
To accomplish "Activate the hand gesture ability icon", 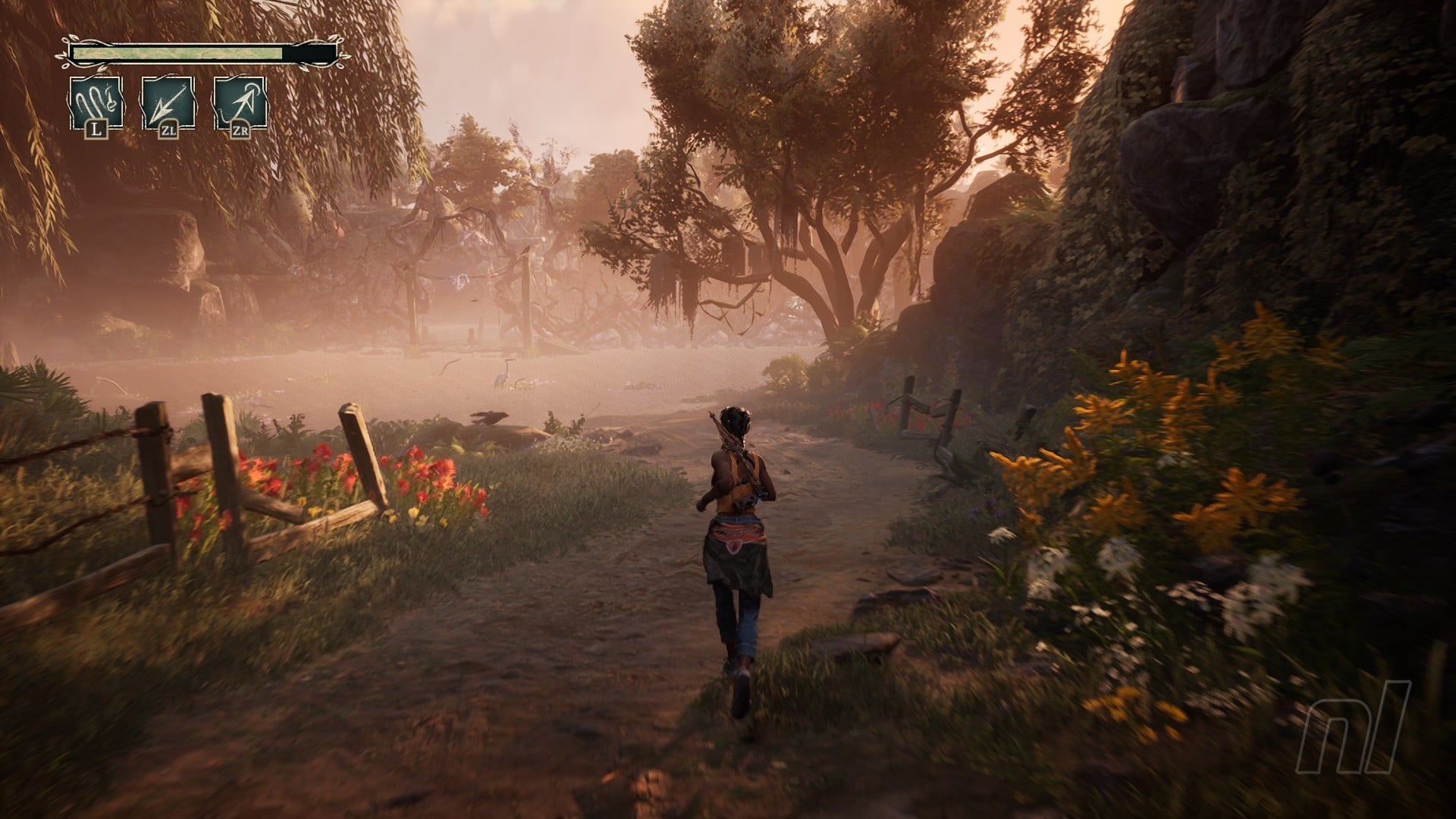I will click(x=96, y=102).
